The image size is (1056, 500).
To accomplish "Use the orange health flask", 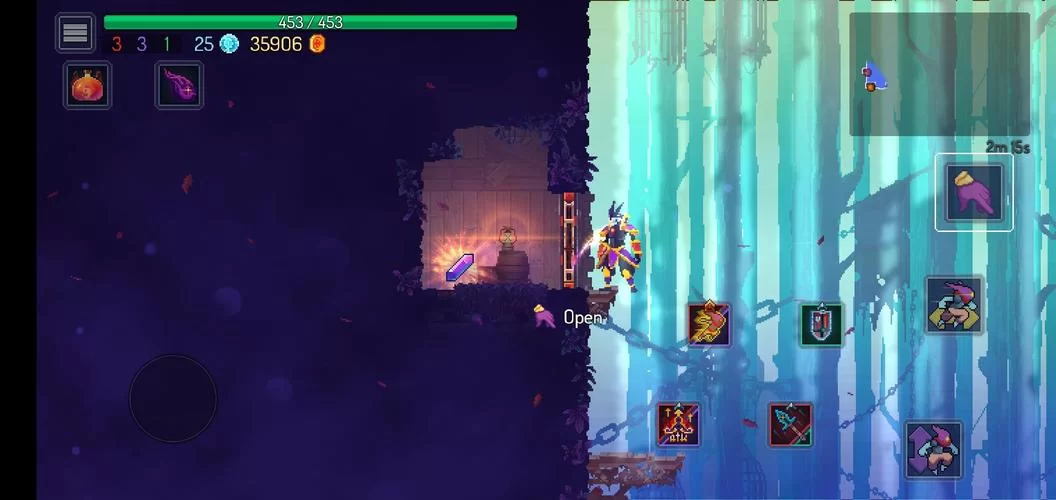I will click(88, 86).
